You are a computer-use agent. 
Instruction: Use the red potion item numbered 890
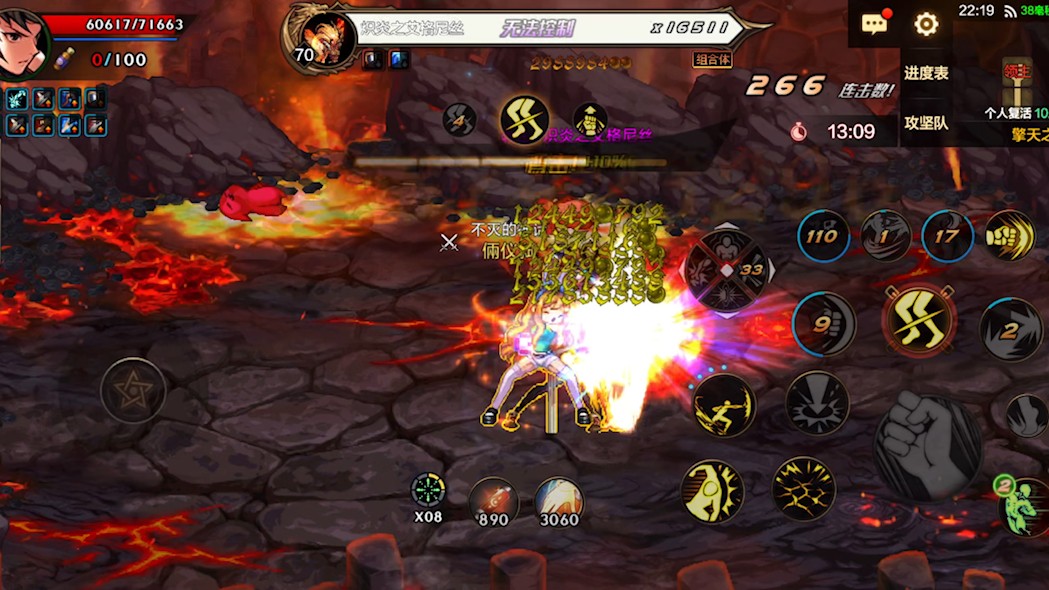[x=493, y=499]
